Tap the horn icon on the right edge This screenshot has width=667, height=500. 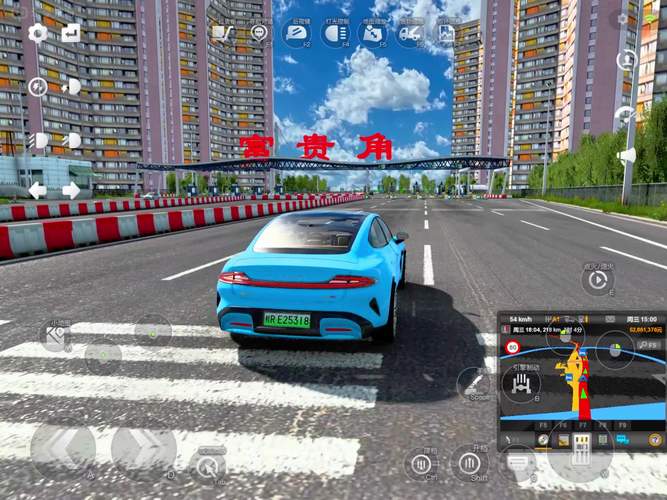(627, 156)
